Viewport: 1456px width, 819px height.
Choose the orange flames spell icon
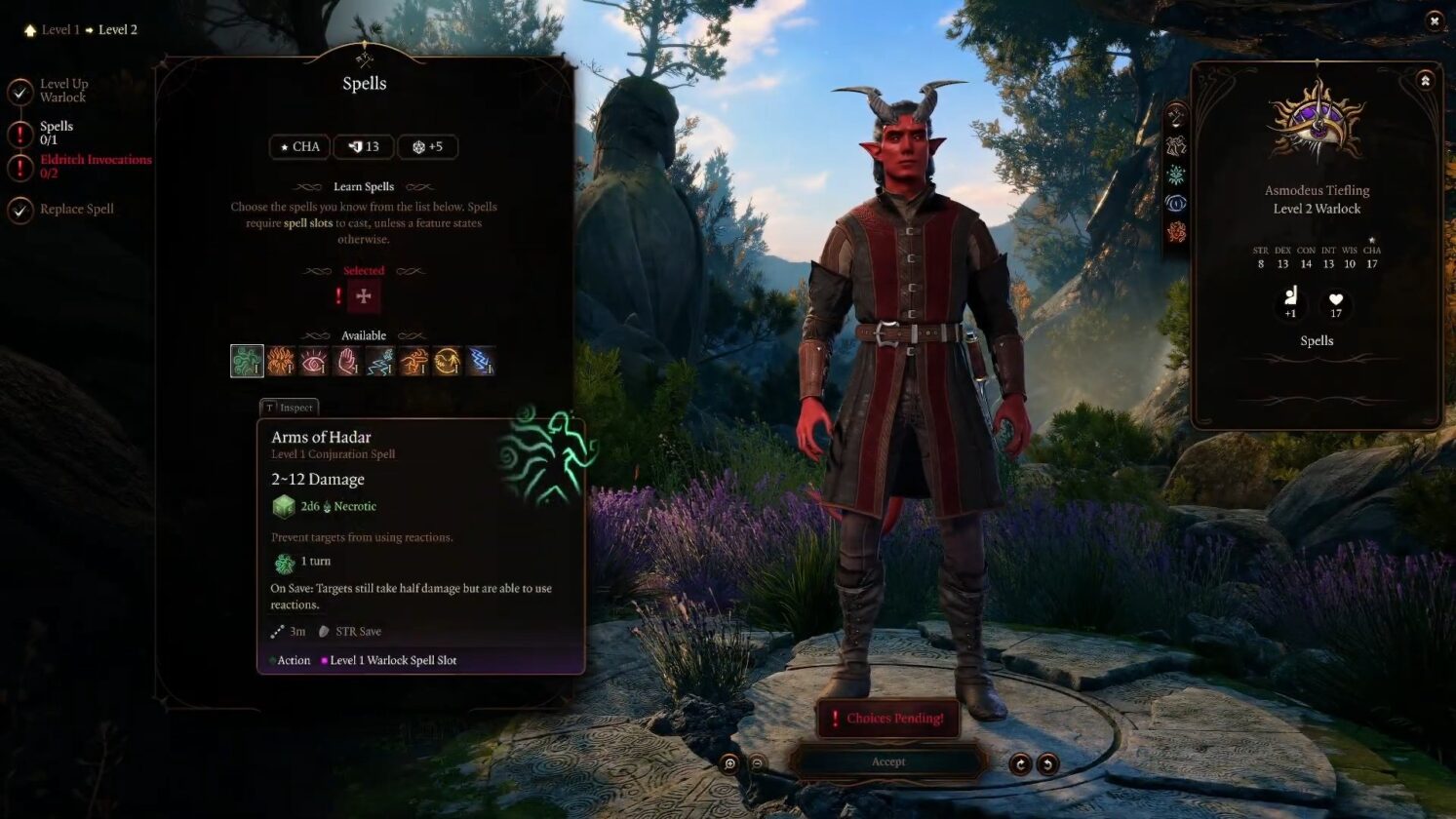(x=281, y=361)
